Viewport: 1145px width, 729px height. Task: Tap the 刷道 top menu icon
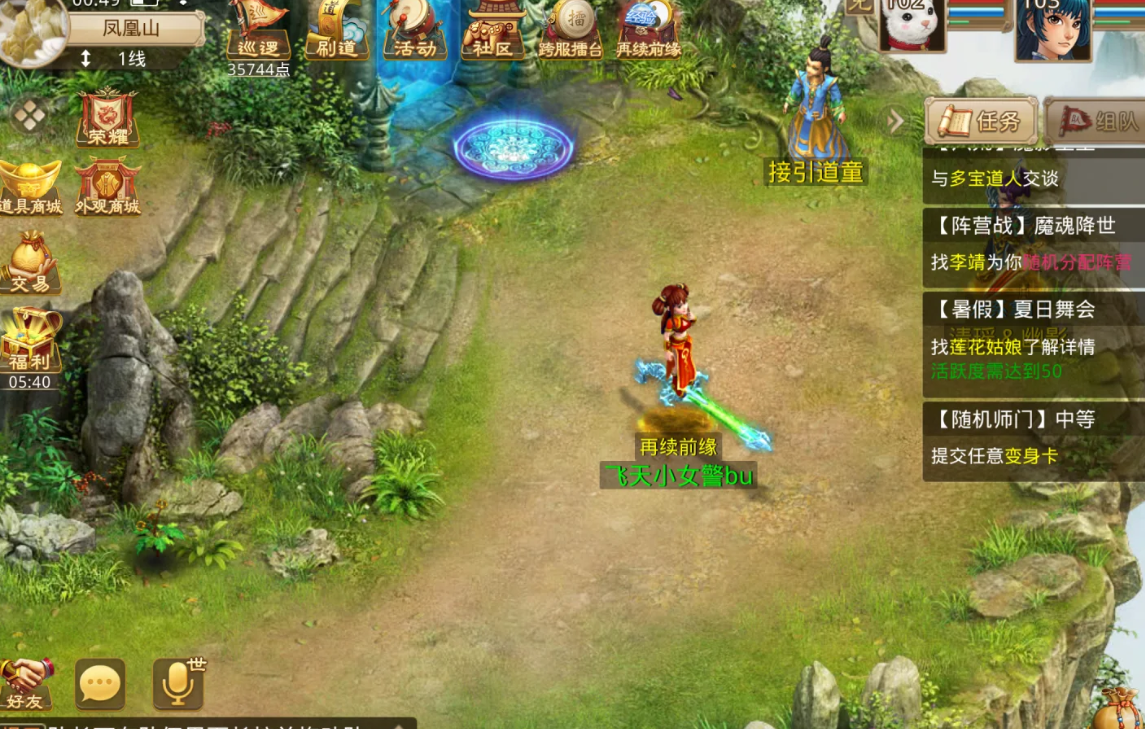point(336,30)
